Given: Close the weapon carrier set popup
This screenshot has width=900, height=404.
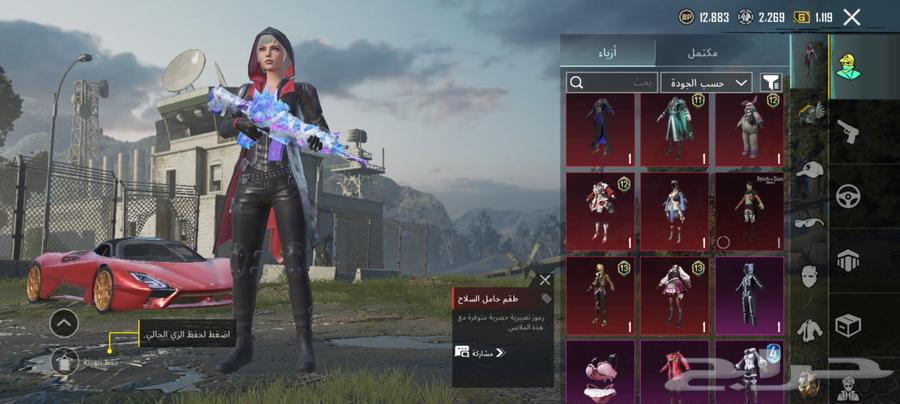Looking at the screenshot, I should (544, 281).
